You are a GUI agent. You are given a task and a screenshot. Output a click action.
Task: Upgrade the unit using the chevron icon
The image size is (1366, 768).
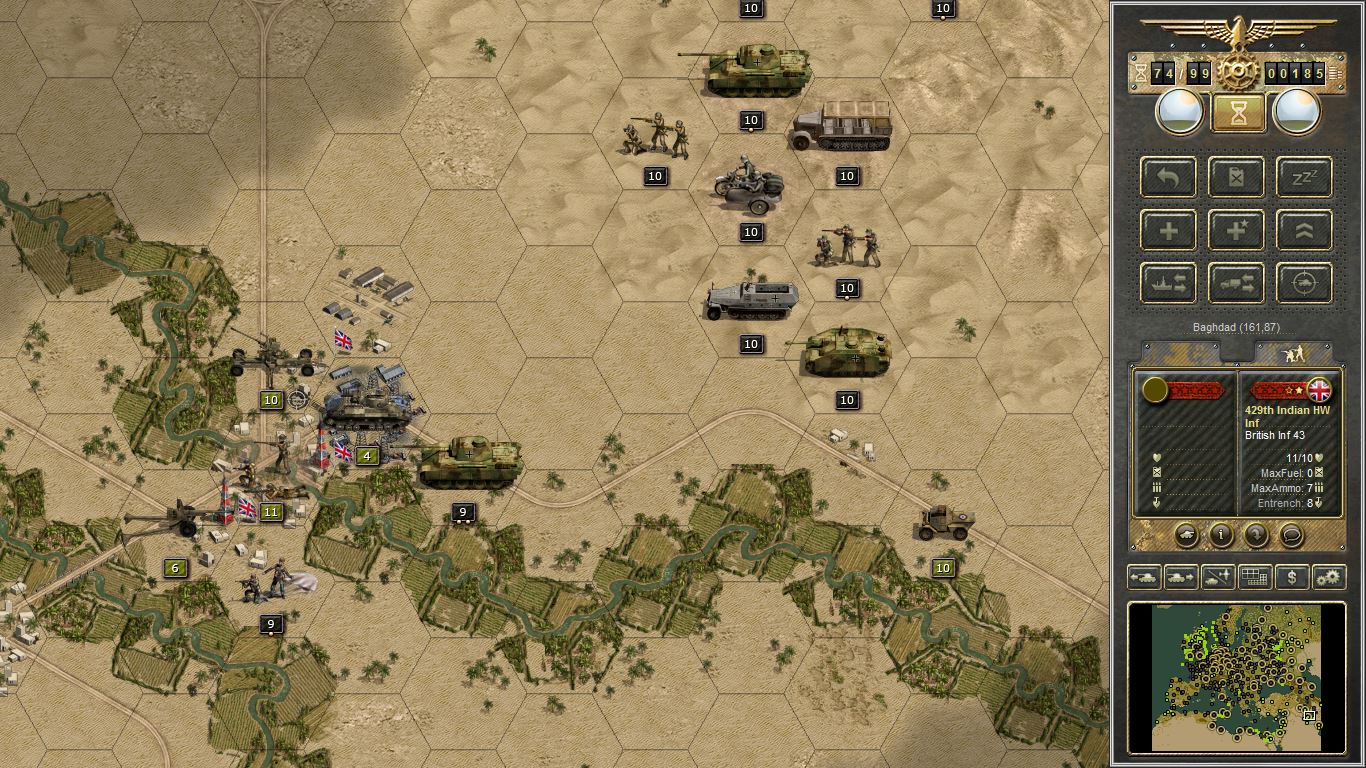[1303, 230]
